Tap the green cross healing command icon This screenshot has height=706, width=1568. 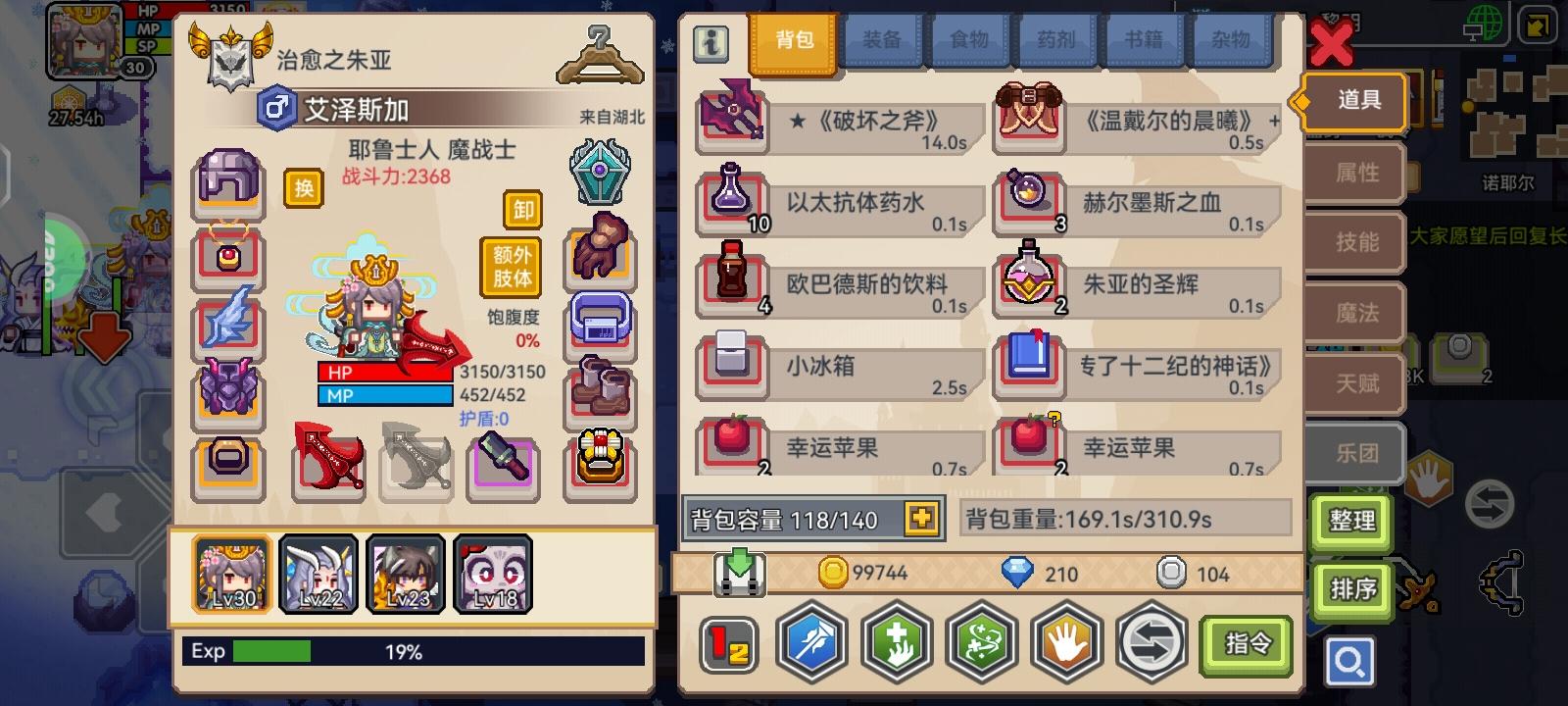[897, 644]
